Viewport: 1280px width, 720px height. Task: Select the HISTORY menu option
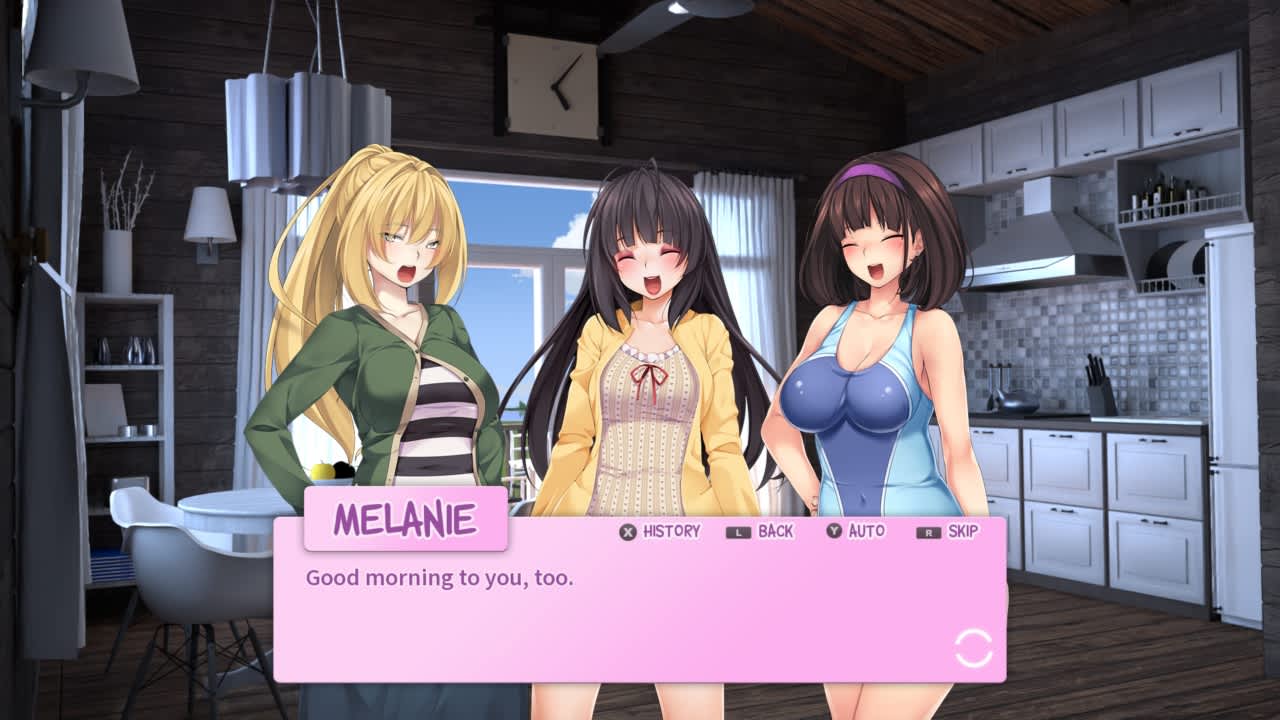coord(662,532)
